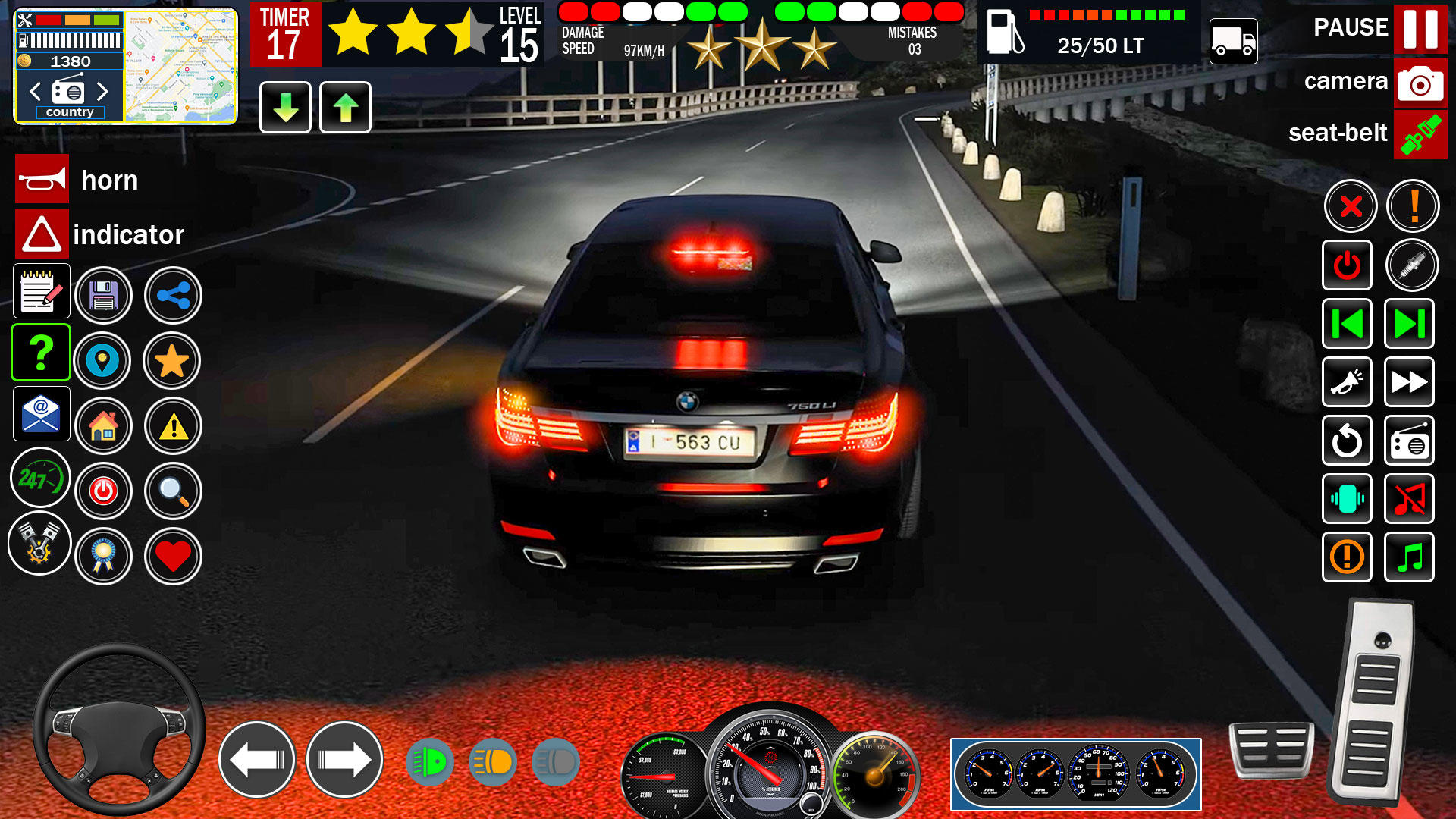Activate the left turn arrow
Image resolution: width=1456 pixels, height=819 pixels.
coord(258,758)
